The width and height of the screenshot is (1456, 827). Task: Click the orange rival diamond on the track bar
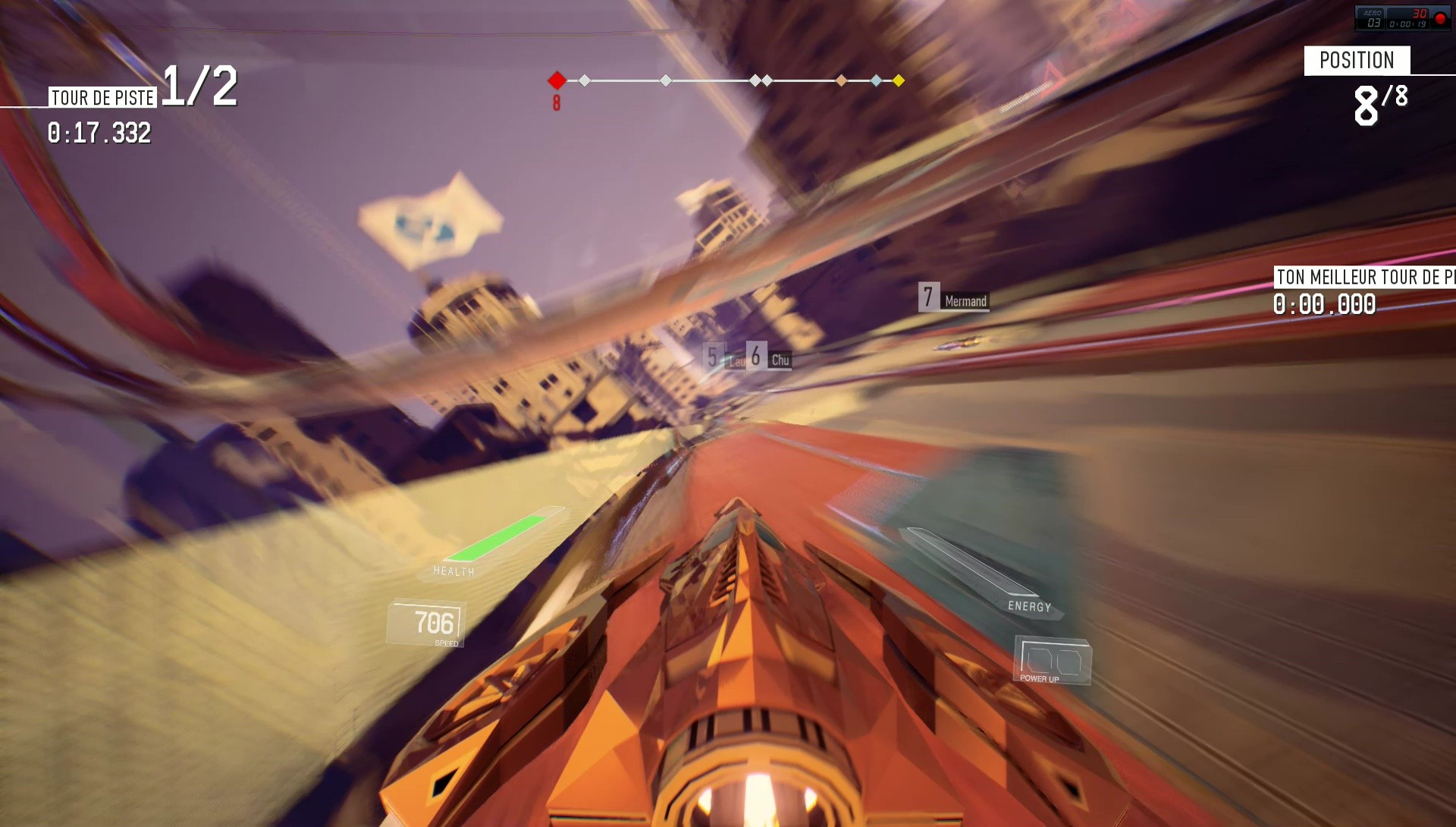pyautogui.click(x=841, y=80)
